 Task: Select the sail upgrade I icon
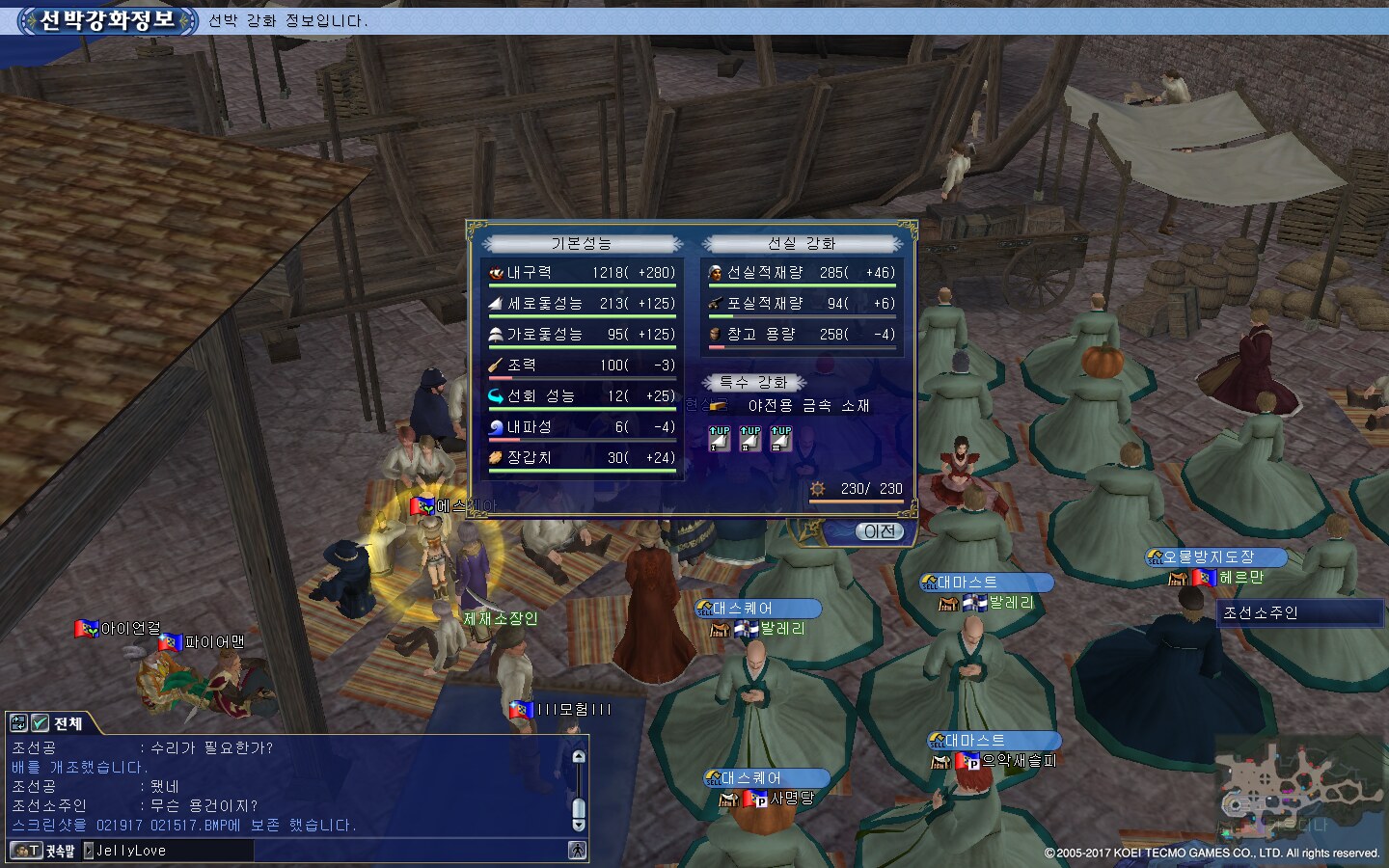coord(720,439)
